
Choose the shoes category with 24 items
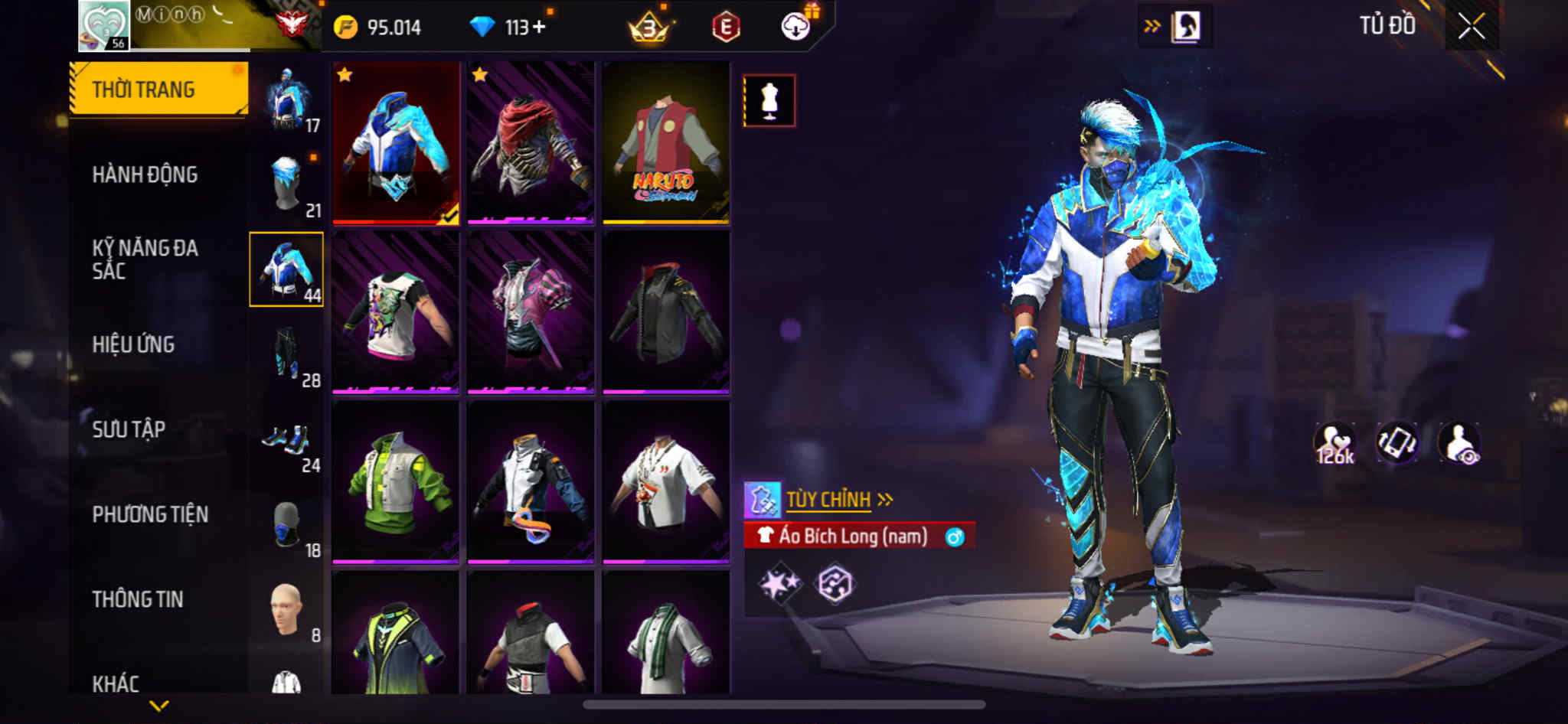click(x=287, y=441)
